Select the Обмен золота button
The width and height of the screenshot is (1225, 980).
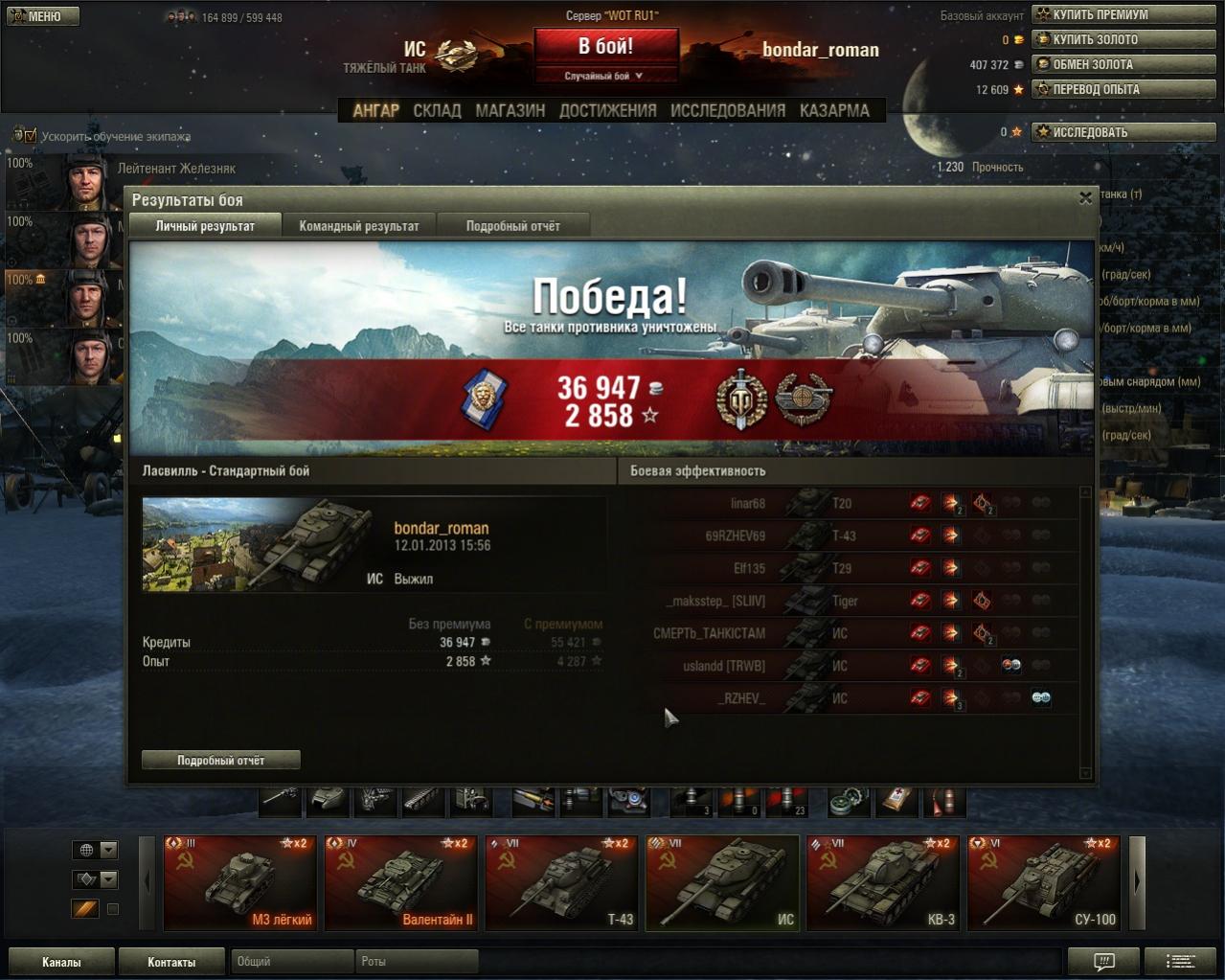point(1122,64)
